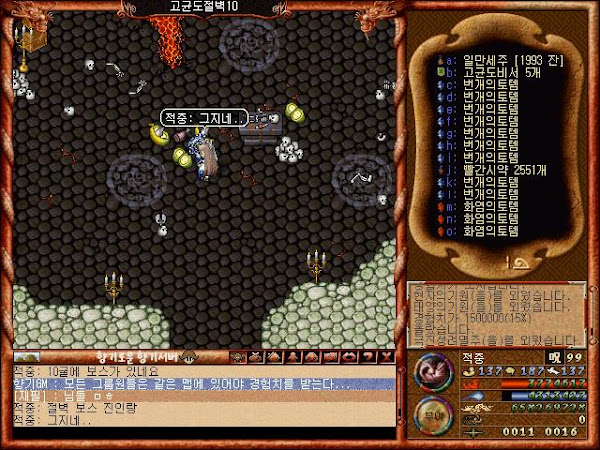Click the mushroom icon on the chat bar

(x=187, y=356)
